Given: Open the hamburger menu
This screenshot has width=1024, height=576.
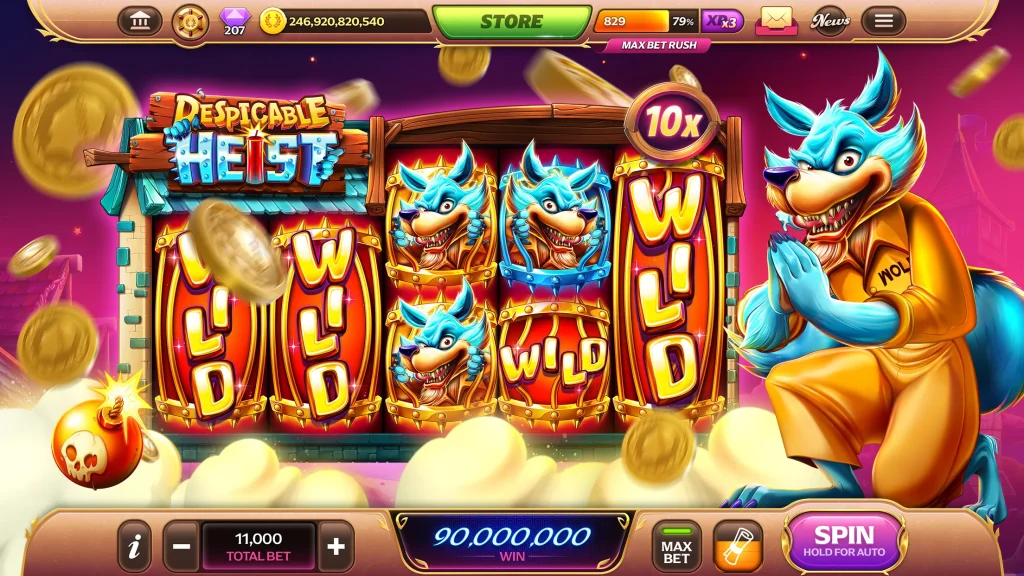Looking at the screenshot, I should tap(882, 21).
